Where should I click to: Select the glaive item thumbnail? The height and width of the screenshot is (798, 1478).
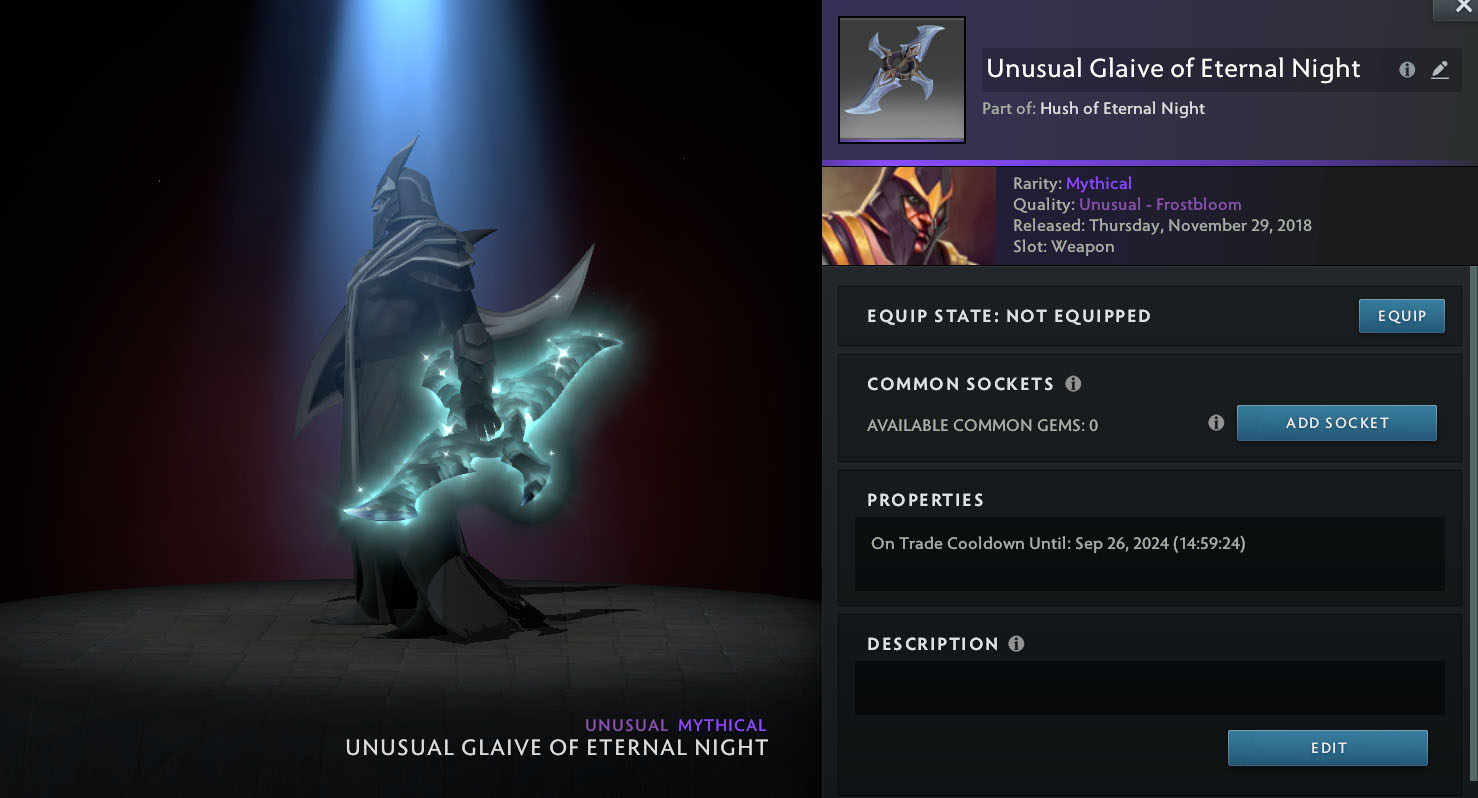901,80
